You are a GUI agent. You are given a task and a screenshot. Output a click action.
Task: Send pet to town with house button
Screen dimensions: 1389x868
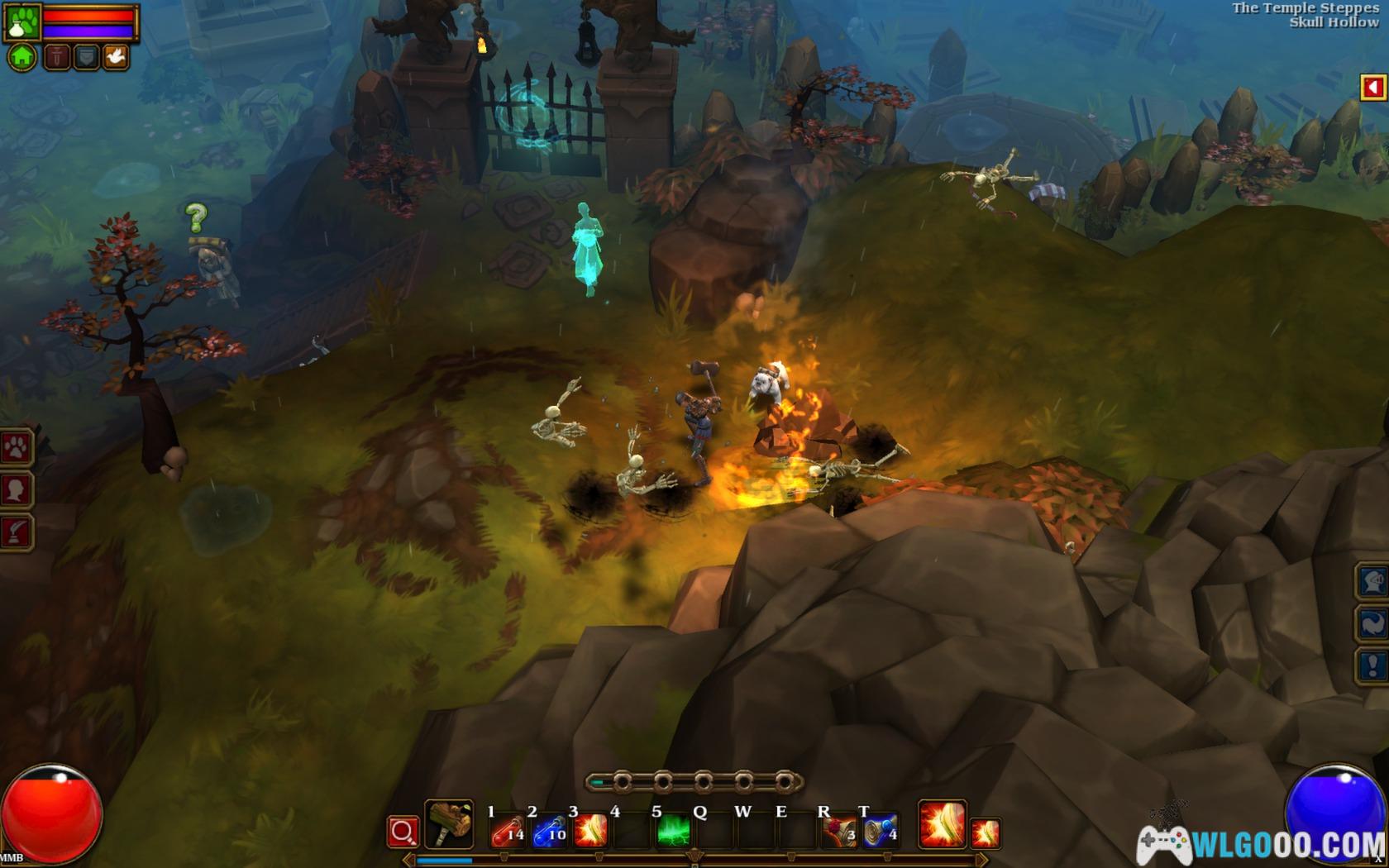point(22,57)
